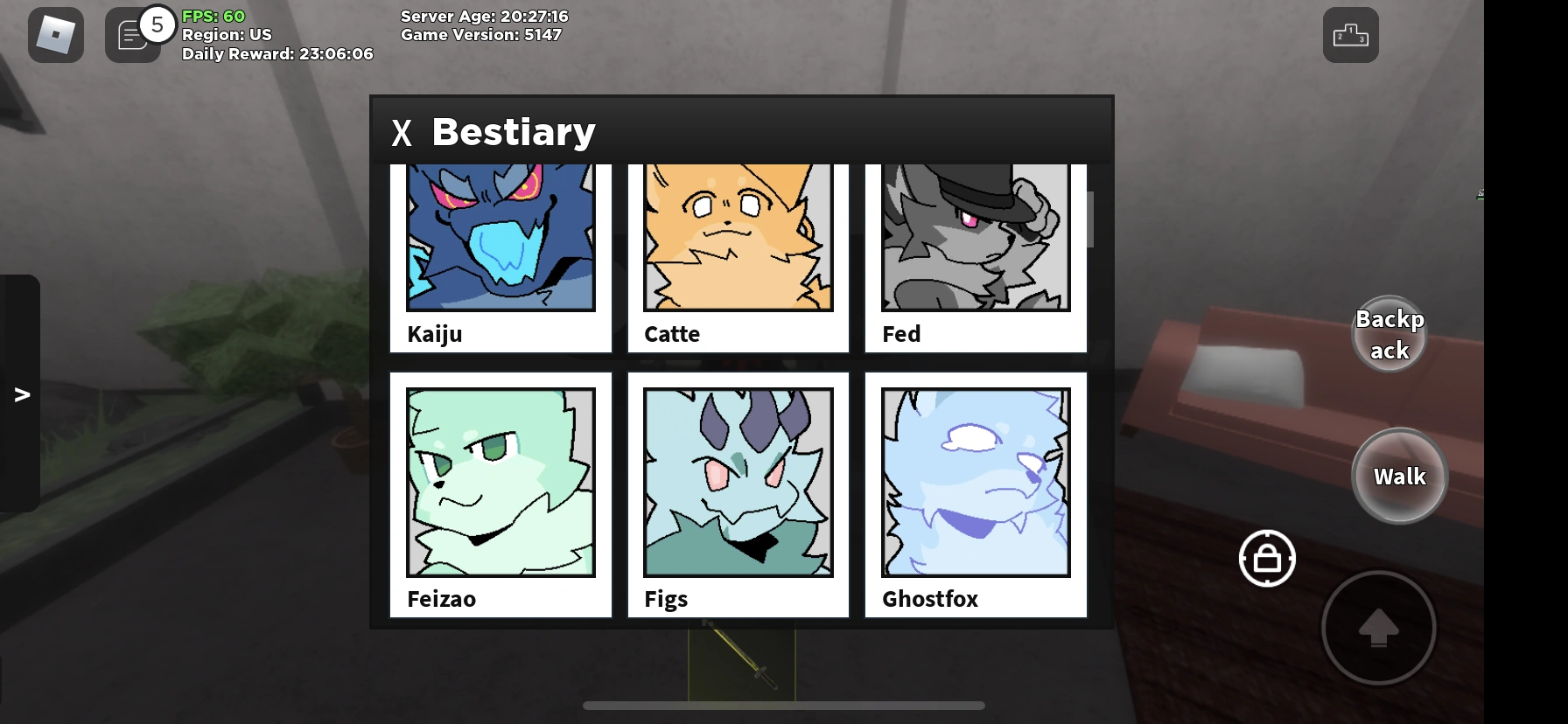
Task: Select the Feizao bestiary entry
Action: click(x=500, y=494)
